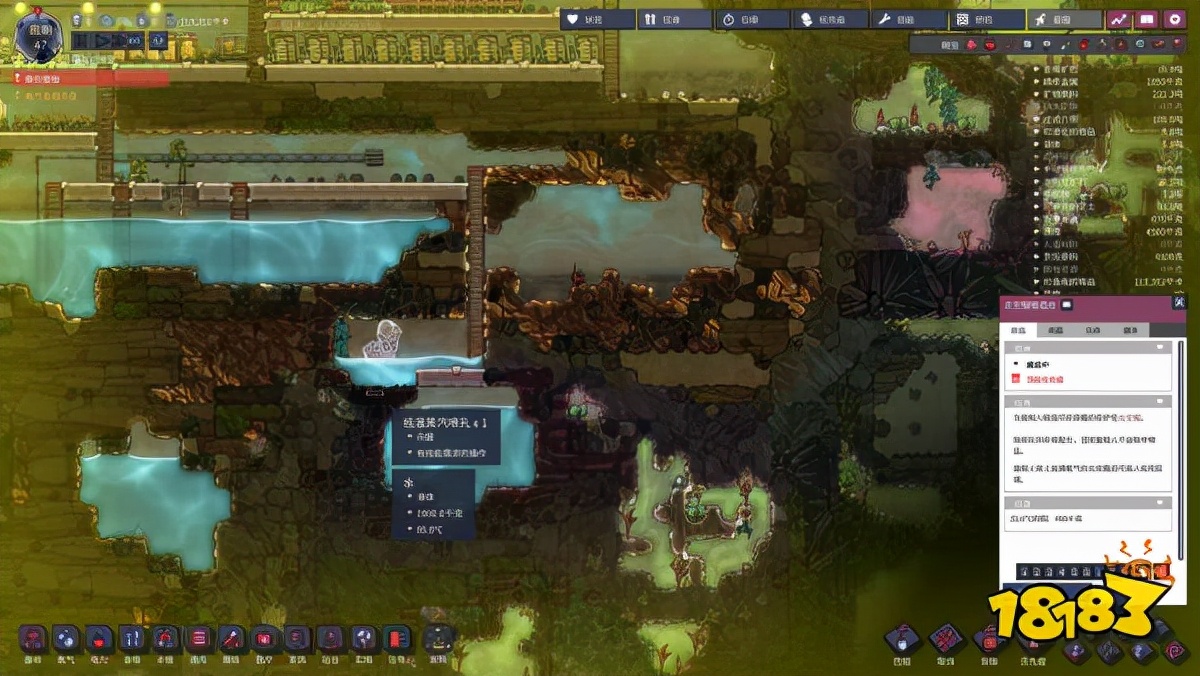Open the Food build category with cutlery icon
The height and width of the screenshot is (676, 1200).
(x=132, y=638)
